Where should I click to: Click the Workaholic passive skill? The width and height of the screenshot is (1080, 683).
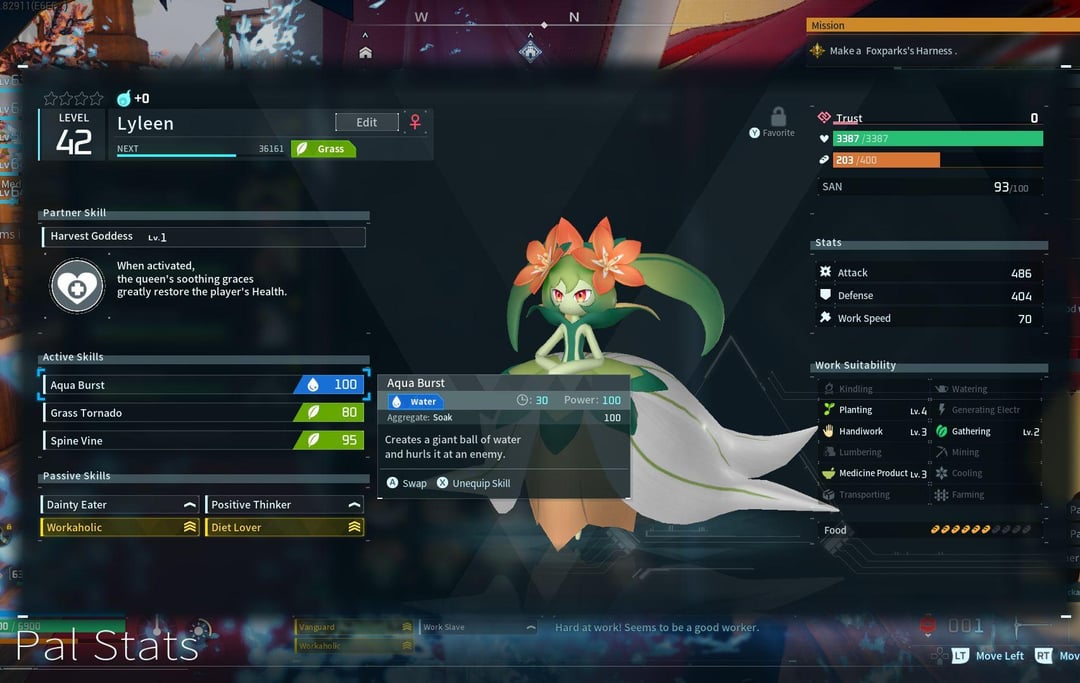coord(120,527)
